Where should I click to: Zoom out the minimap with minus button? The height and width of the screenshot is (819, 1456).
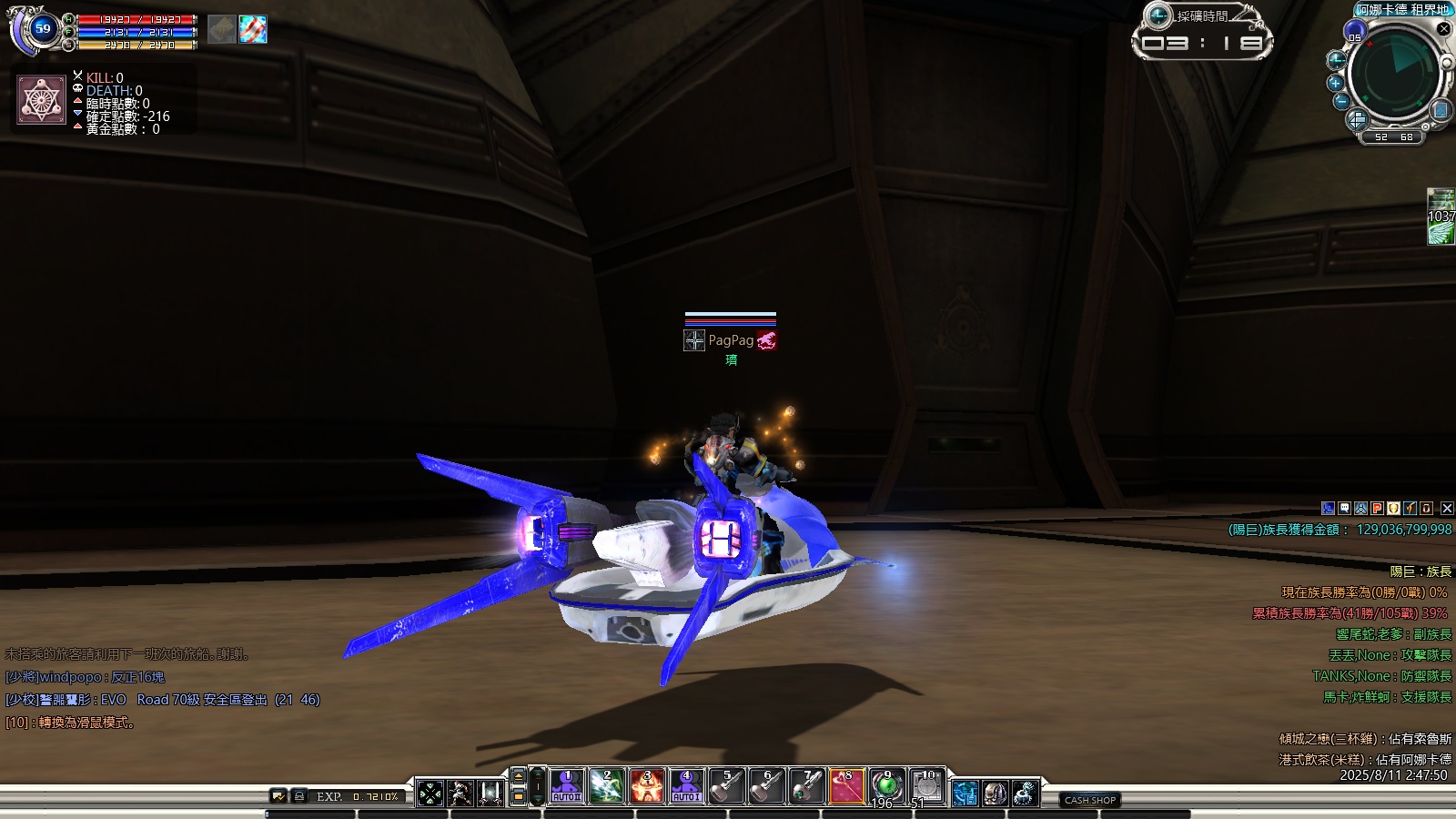pos(1341,102)
